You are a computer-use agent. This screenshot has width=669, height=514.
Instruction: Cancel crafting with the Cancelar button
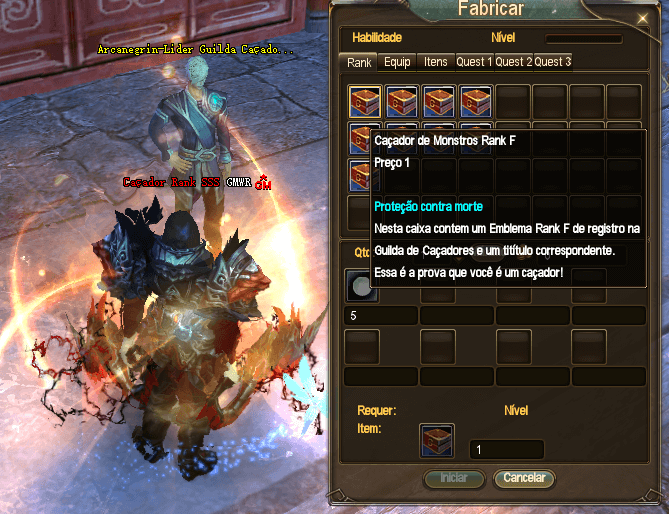(x=524, y=478)
